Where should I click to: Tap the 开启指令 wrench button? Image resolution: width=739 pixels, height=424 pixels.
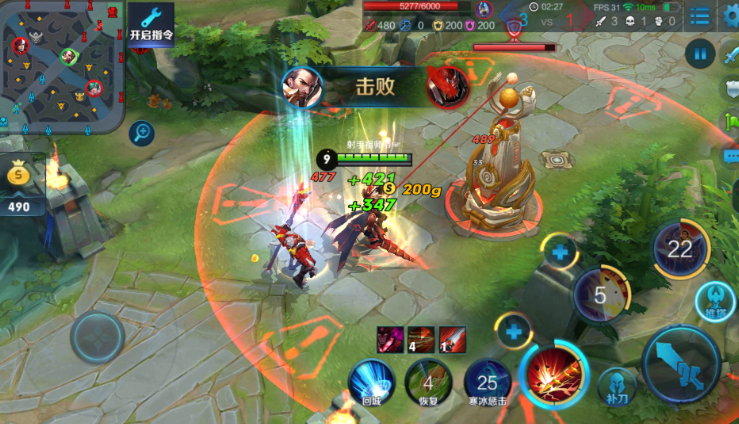(151, 23)
